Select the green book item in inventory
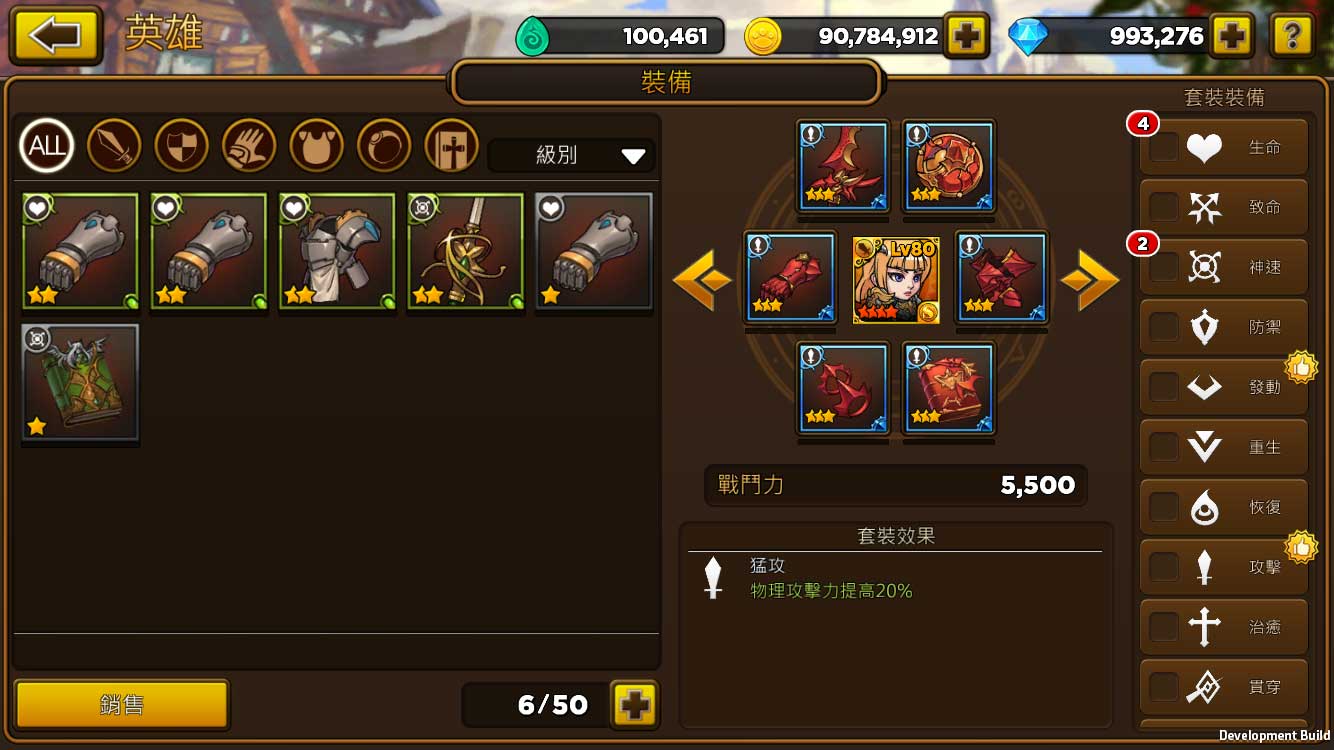The width and height of the screenshot is (1334, 750). click(x=80, y=383)
